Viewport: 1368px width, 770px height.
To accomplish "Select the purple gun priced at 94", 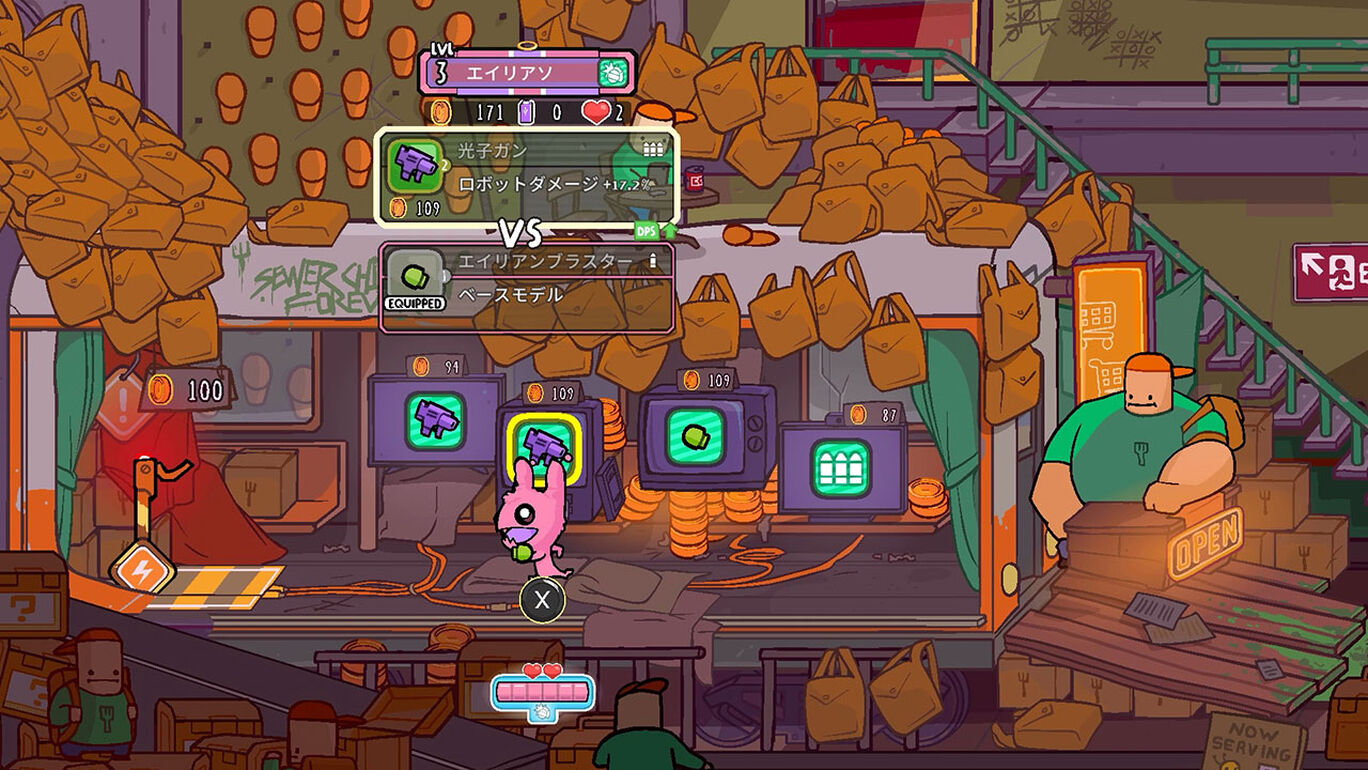I will coord(435,420).
